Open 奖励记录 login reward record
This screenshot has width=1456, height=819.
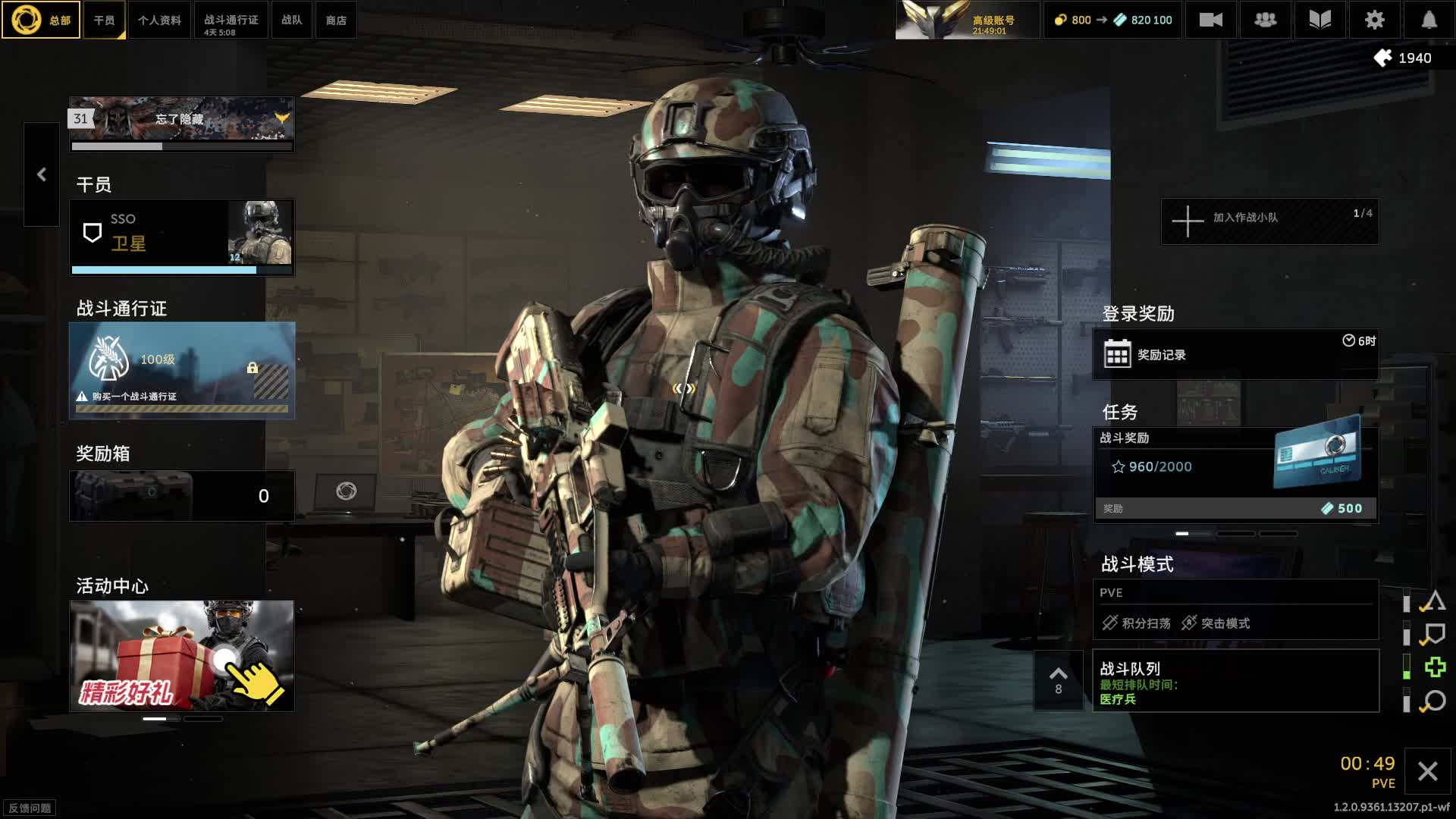(x=1235, y=354)
